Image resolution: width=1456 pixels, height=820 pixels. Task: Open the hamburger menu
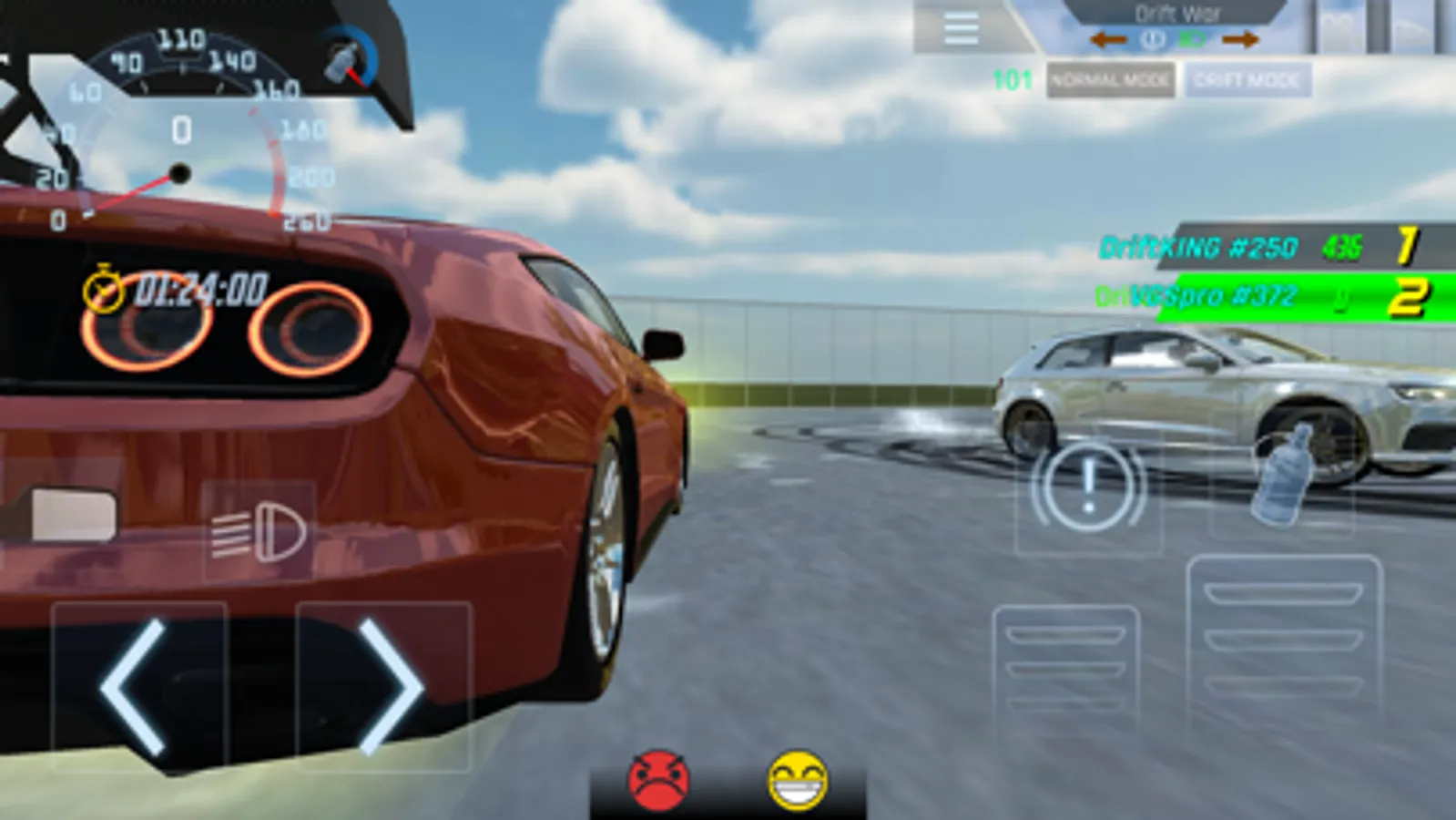[x=961, y=30]
